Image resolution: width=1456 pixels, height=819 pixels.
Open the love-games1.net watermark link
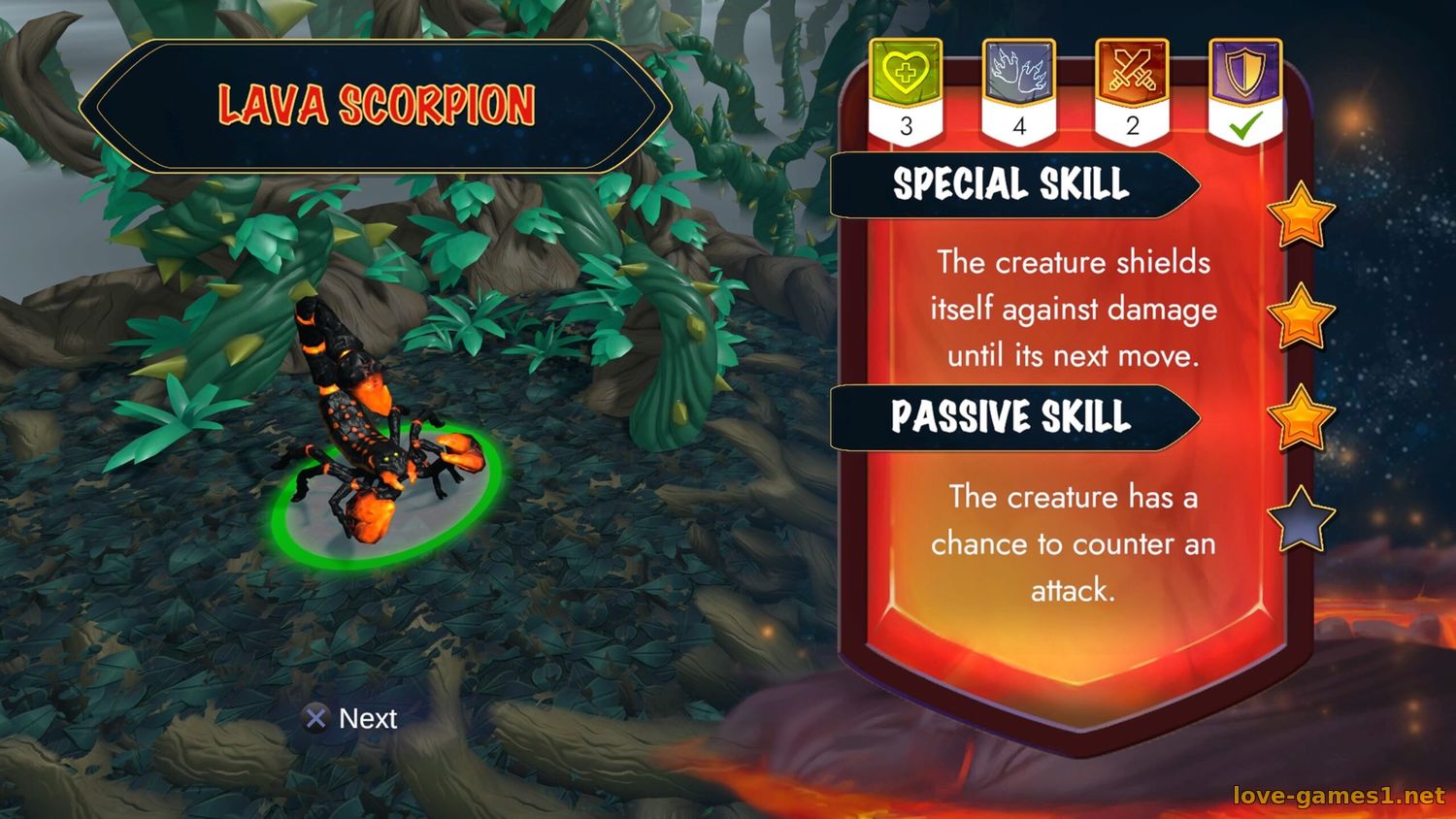pos(1339,796)
